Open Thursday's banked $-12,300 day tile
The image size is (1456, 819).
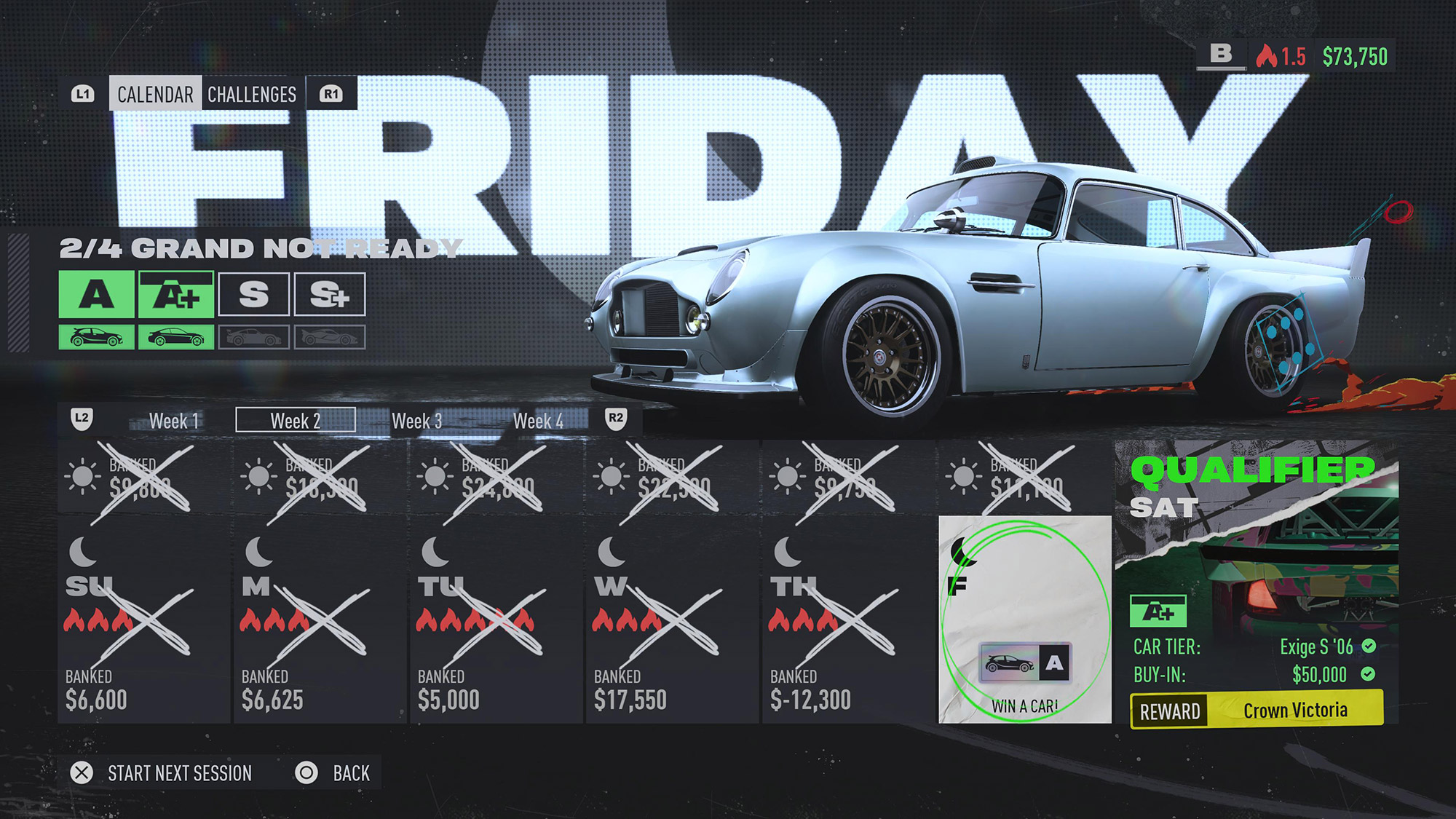pyautogui.click(x=848, y=619)
